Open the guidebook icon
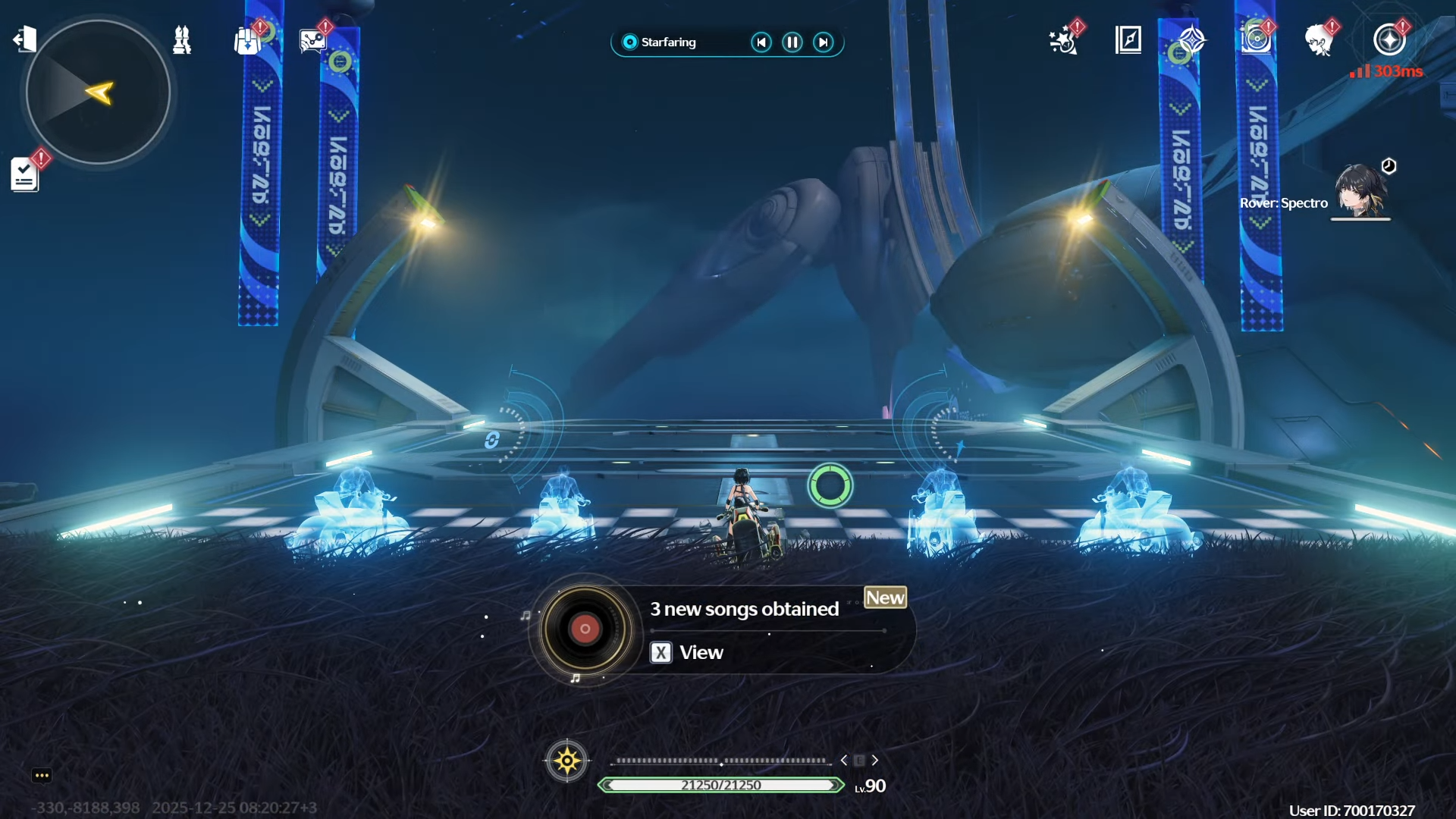1456x819 pixels. coord(1128,39)
